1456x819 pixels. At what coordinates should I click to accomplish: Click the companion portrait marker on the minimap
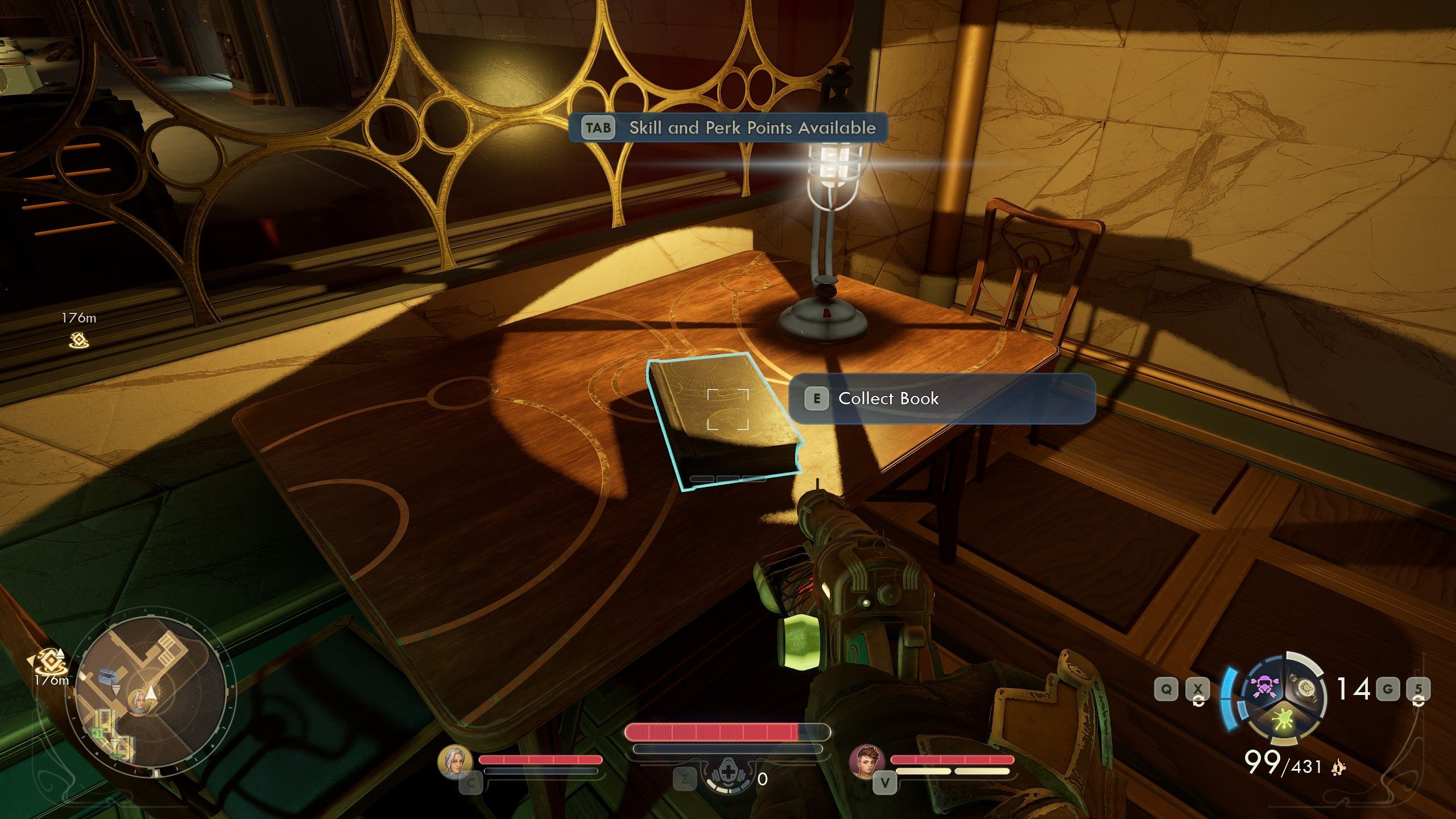(x=137, y=703)
